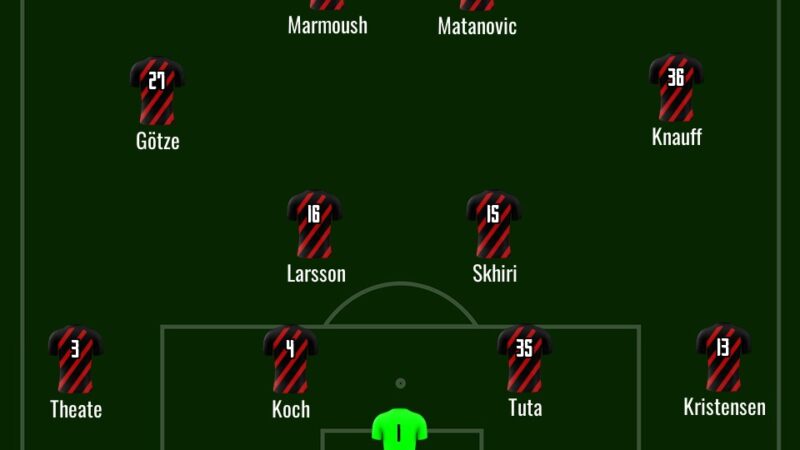This screenshot has height=450, width=800.
Task: Click Theate's number 3 jersey
Action: click(x=76, y=358)
